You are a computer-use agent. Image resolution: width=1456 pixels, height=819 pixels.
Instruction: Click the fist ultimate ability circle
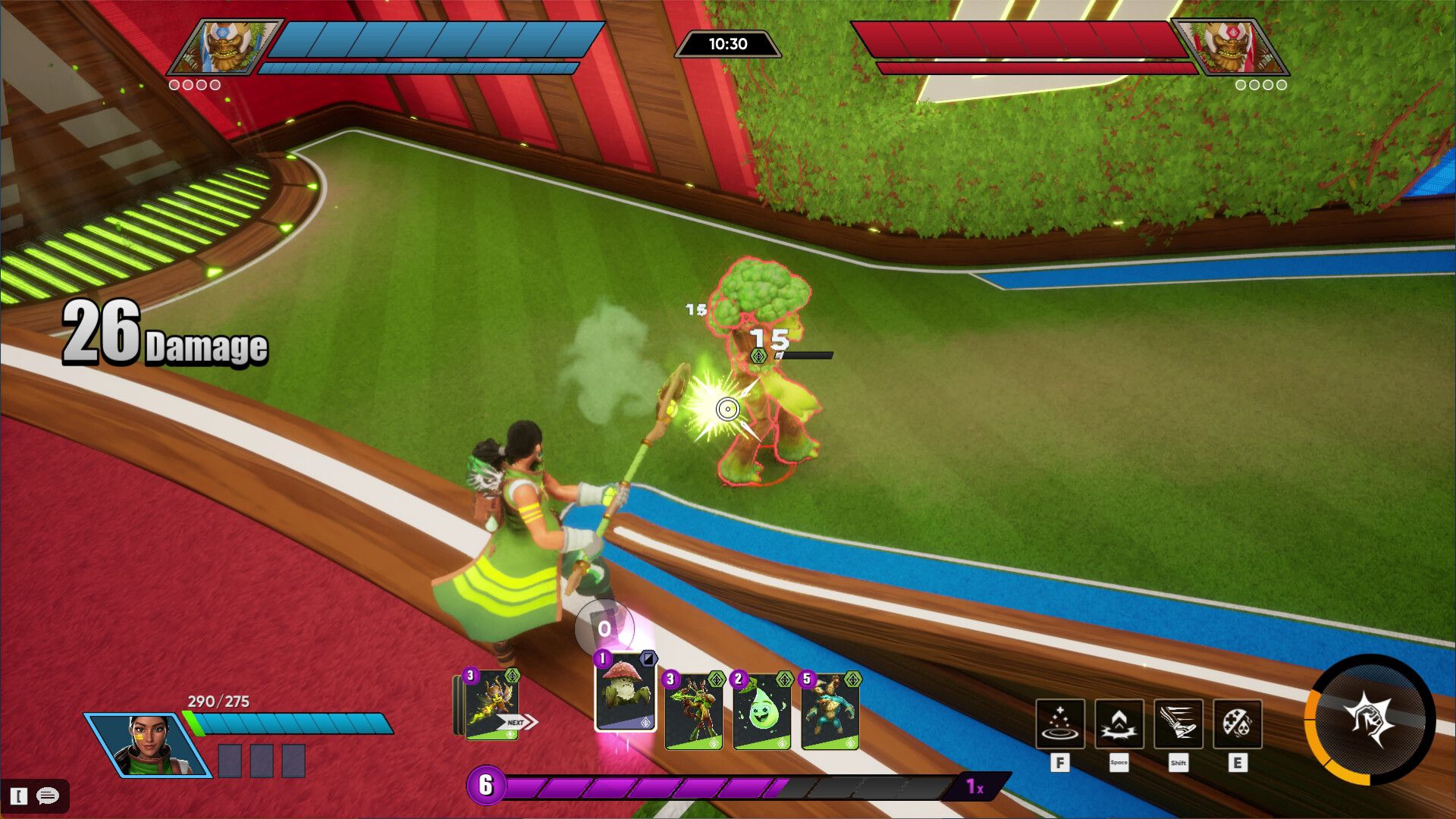[x=1370, y=720]
